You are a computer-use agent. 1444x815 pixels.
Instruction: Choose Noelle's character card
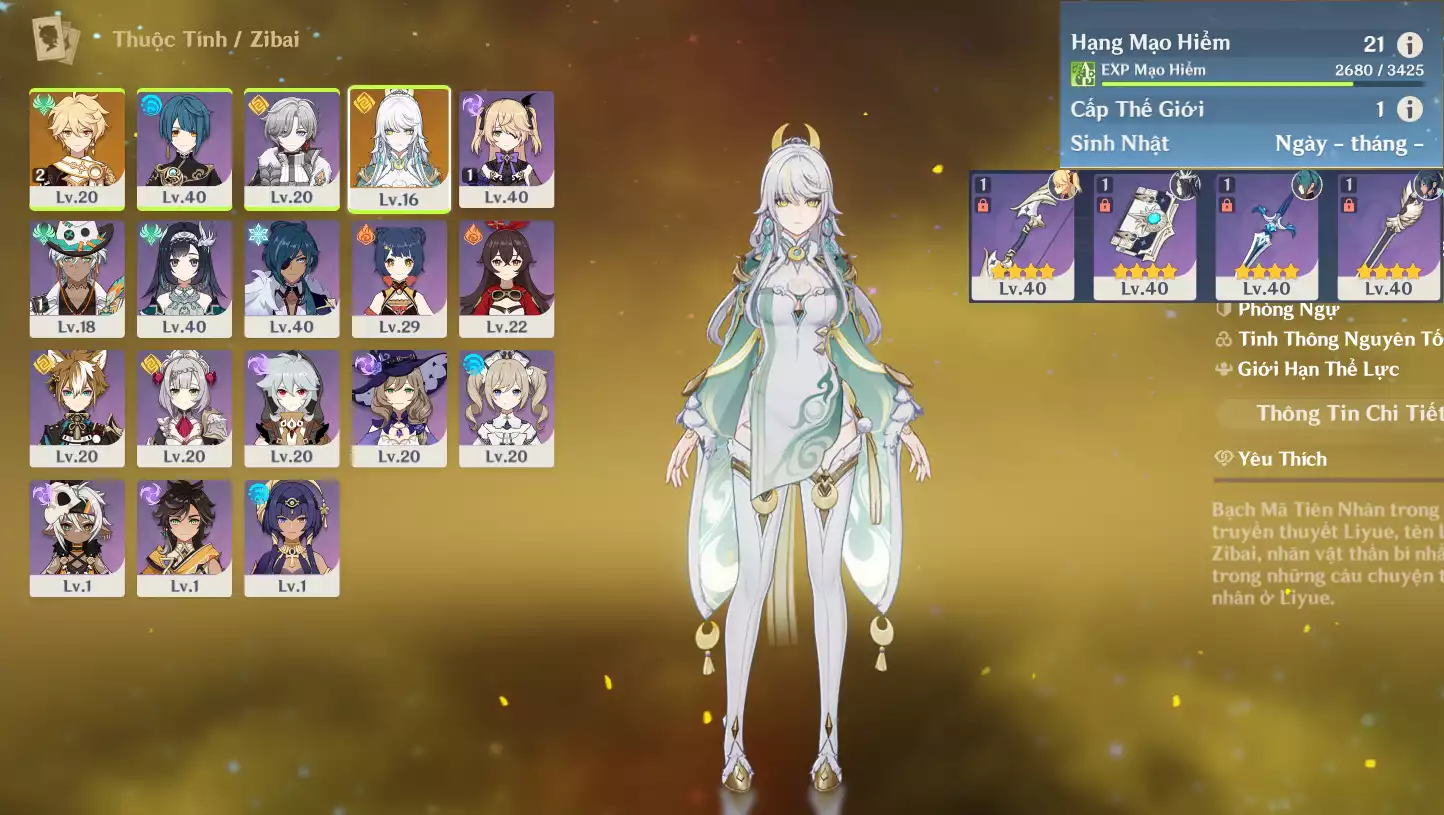[184, 408]
